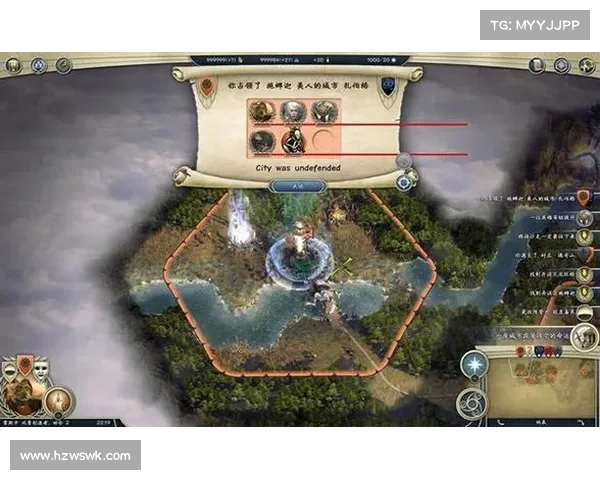Select the top orange shield event notification
Screen dimensions: 600x480
[584, 197]
